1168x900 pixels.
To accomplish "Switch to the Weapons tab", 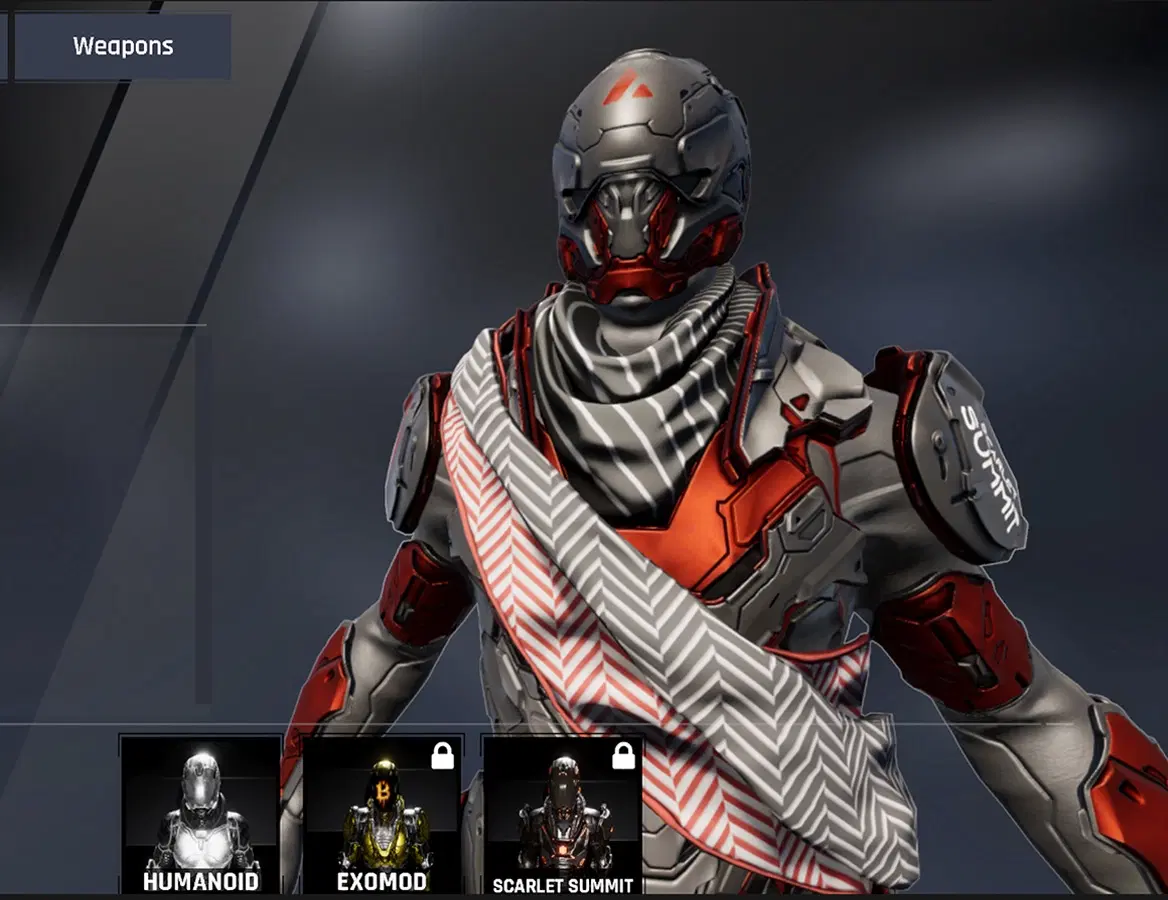I will click(x=123, y=46).
